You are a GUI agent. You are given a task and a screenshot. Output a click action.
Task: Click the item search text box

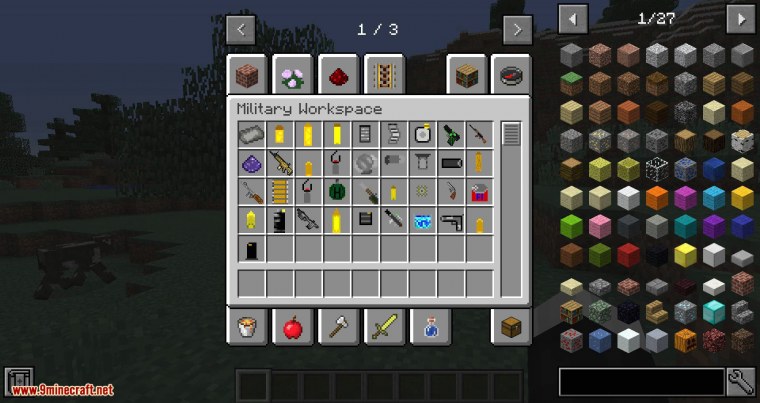(641, 381)
